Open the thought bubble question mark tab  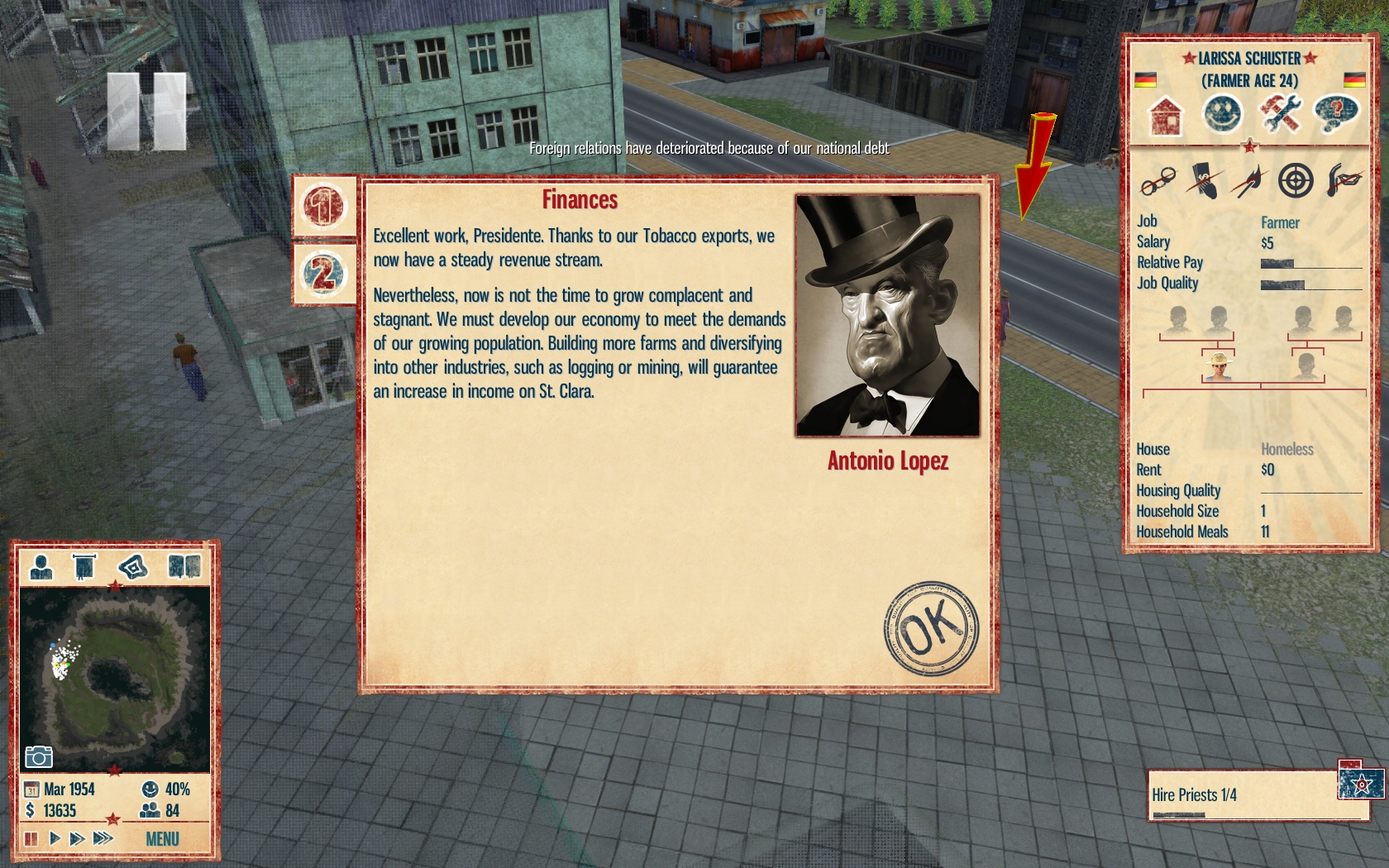pyautogui.click(x=1335, y=113)
